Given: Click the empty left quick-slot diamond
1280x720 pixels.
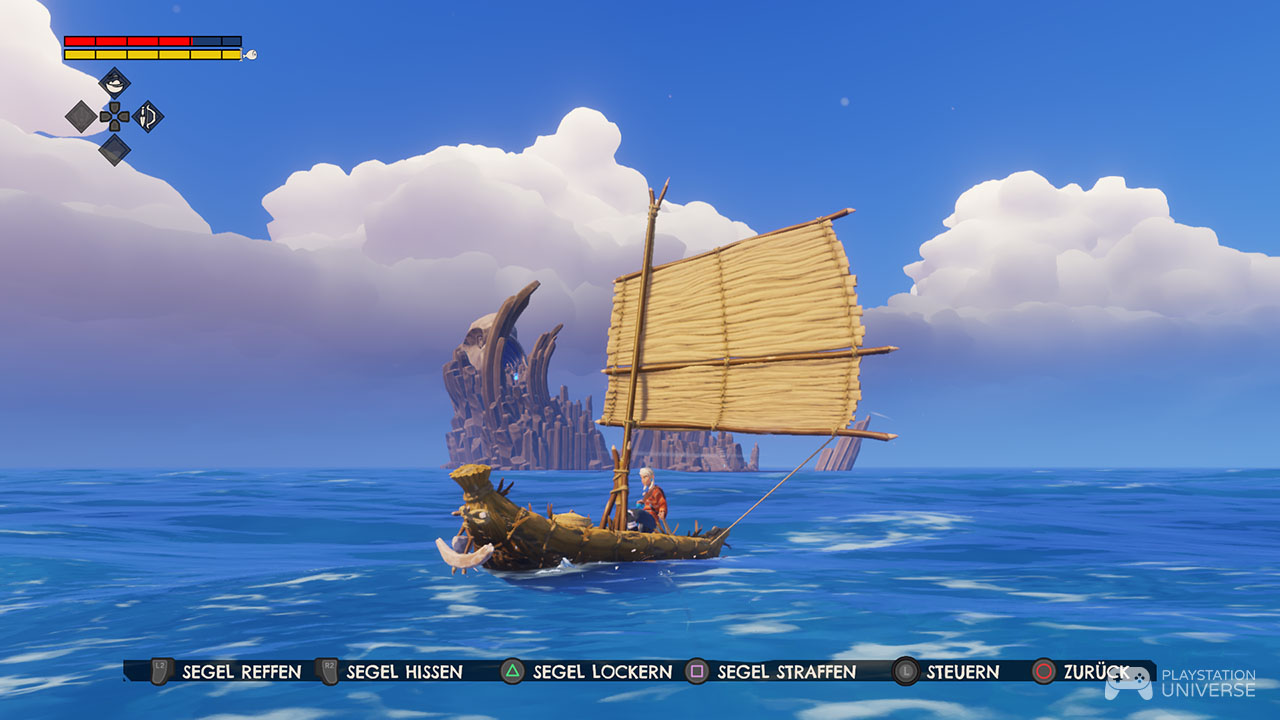Looking at the screenshot, I should (x=79, y=117).
